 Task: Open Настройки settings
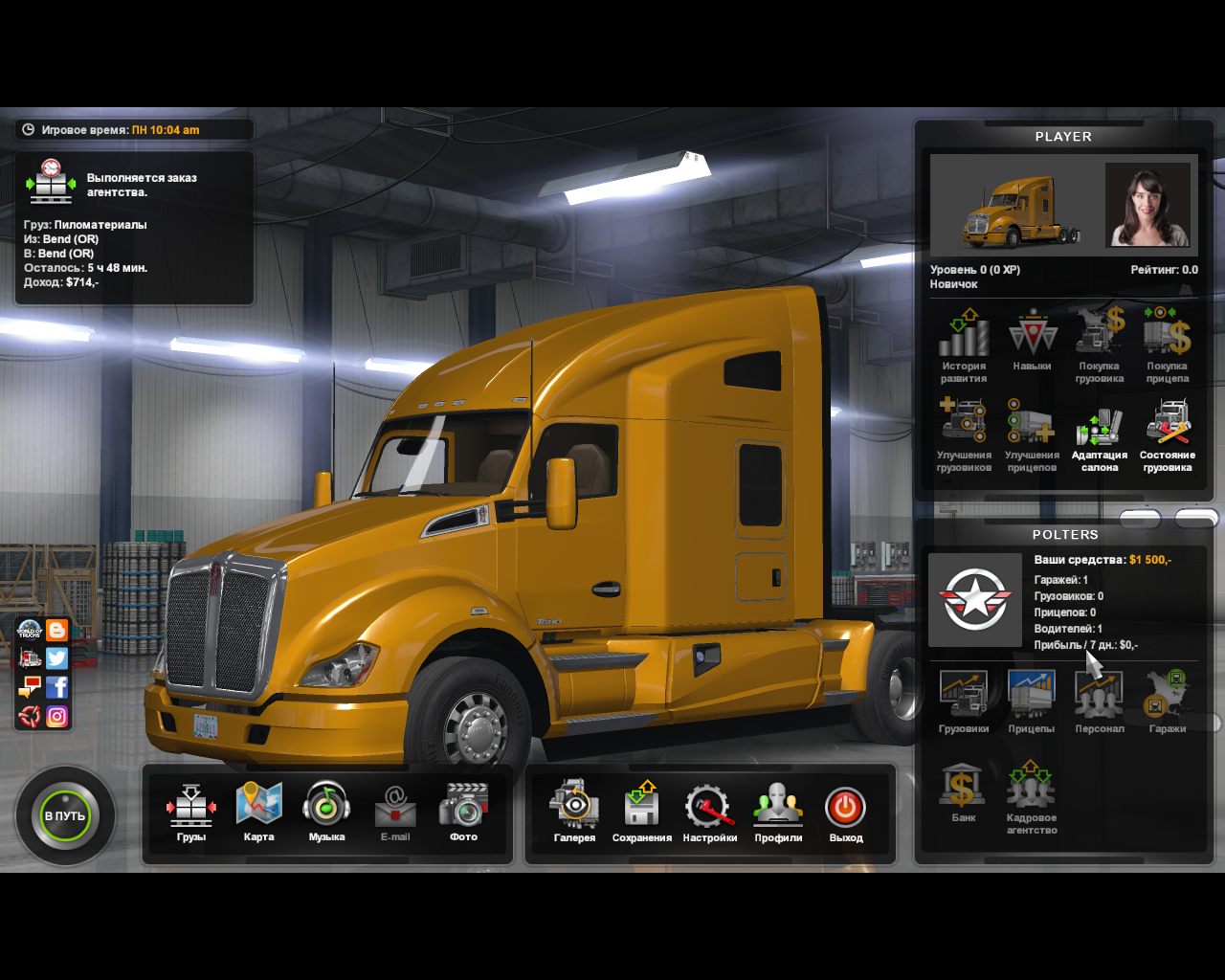(709, 810)
